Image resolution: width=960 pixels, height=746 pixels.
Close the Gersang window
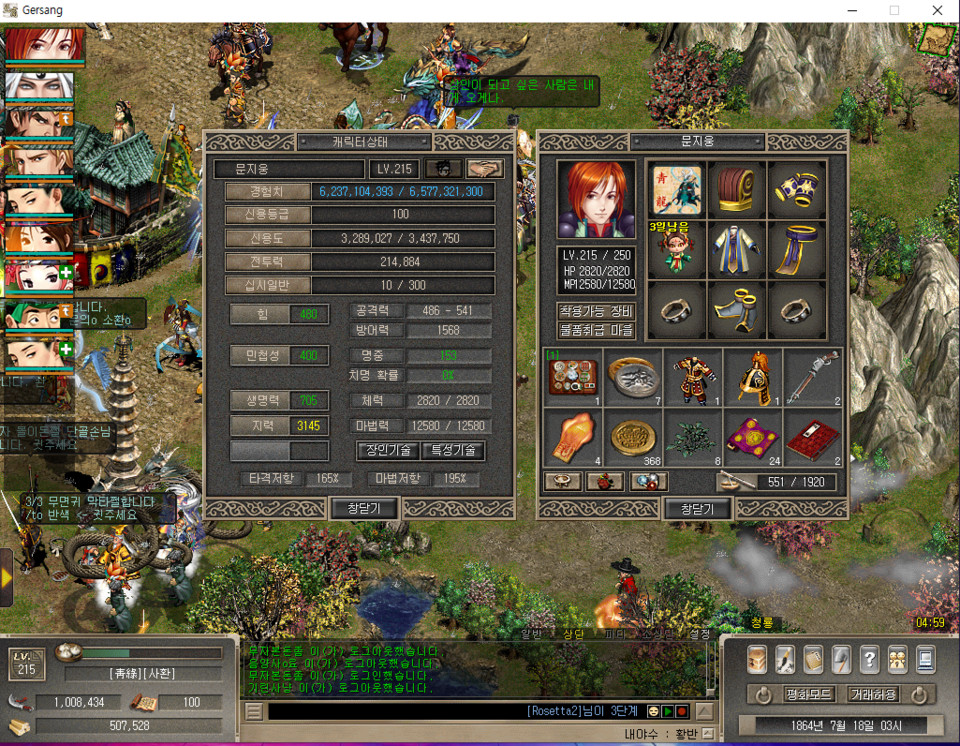(937, 10)
